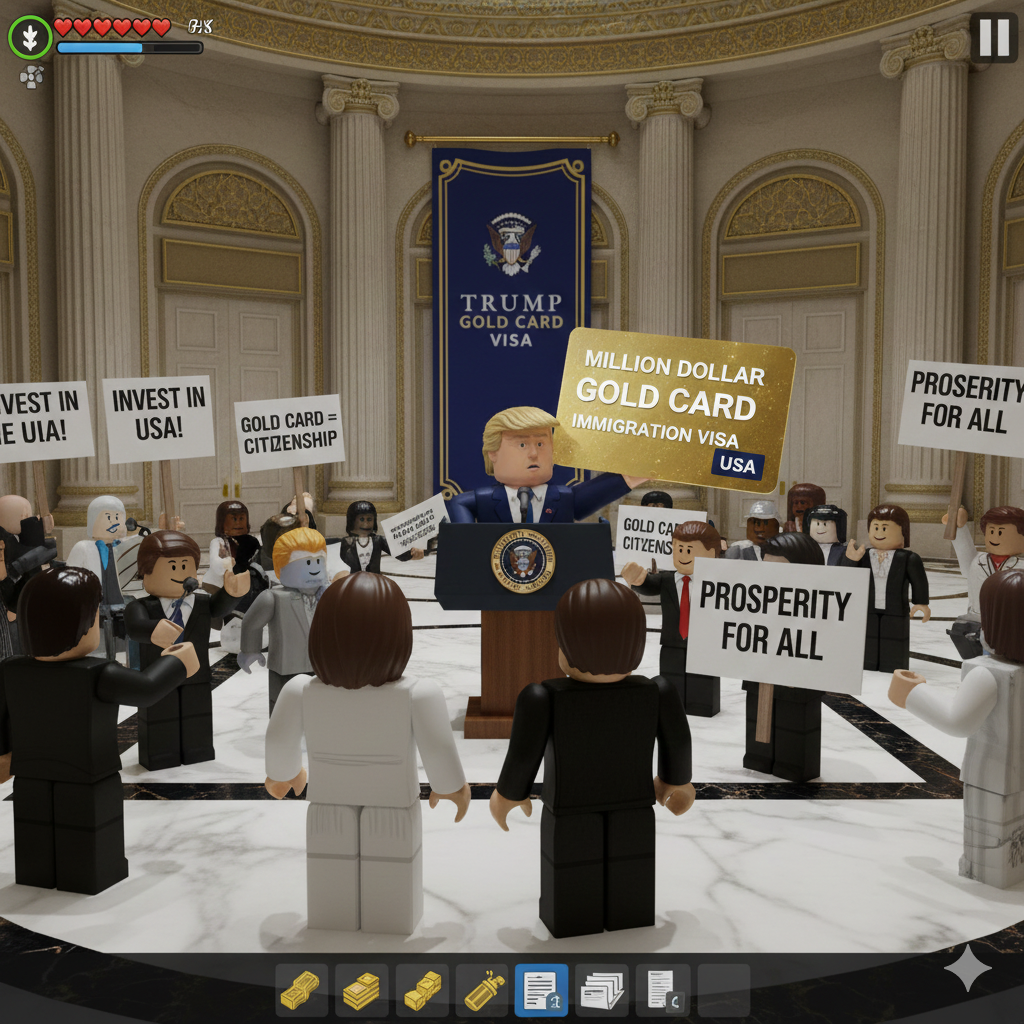Screen dimensions: 1024x1024
Task: Select the single gold bar hotbar slot
Action: 302,990
